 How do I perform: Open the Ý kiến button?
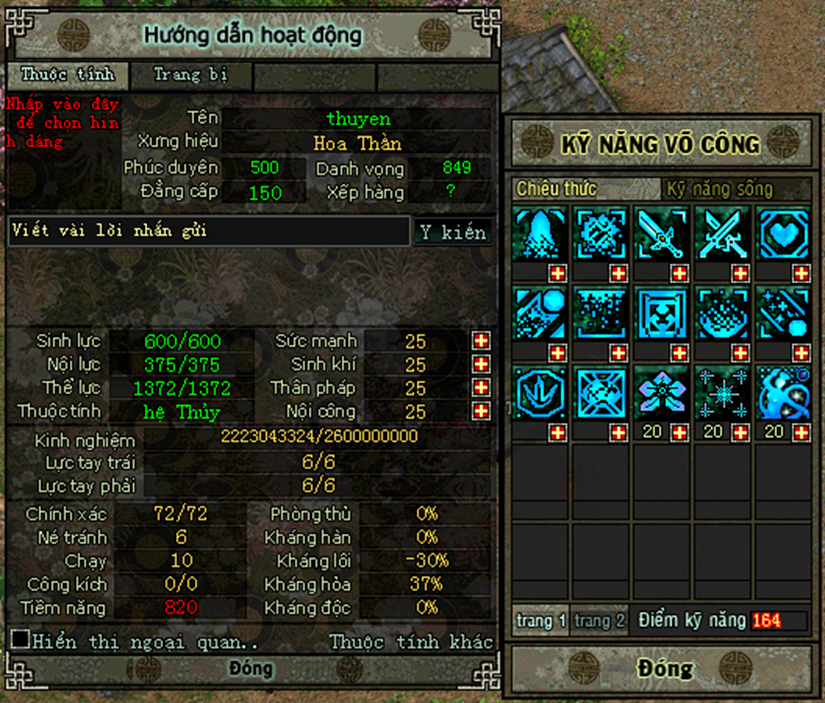[453, 232]
